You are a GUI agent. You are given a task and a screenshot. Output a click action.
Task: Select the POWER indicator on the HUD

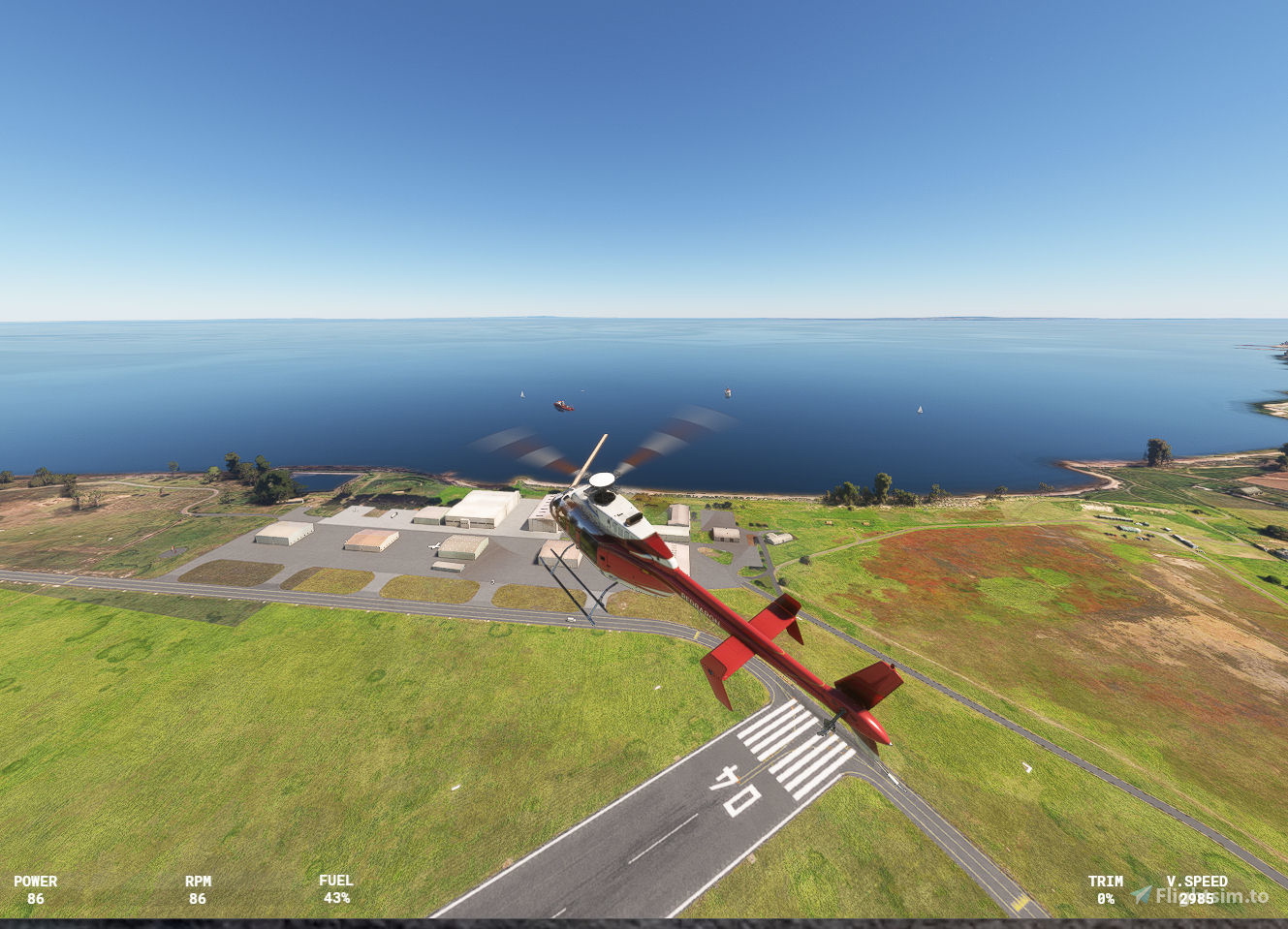(x=36, y=882)
